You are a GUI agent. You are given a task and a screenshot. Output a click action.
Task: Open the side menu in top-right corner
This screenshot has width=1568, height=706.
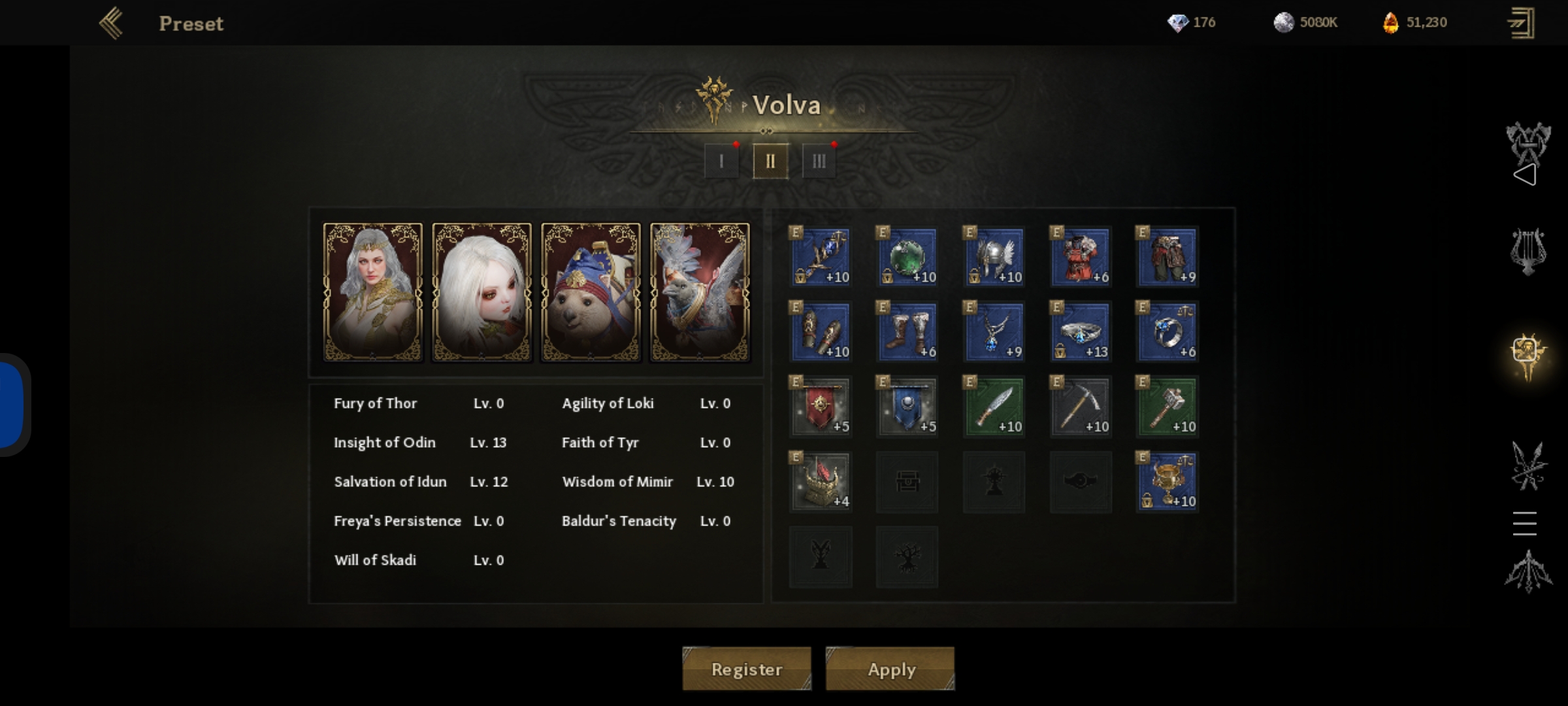1521,24
